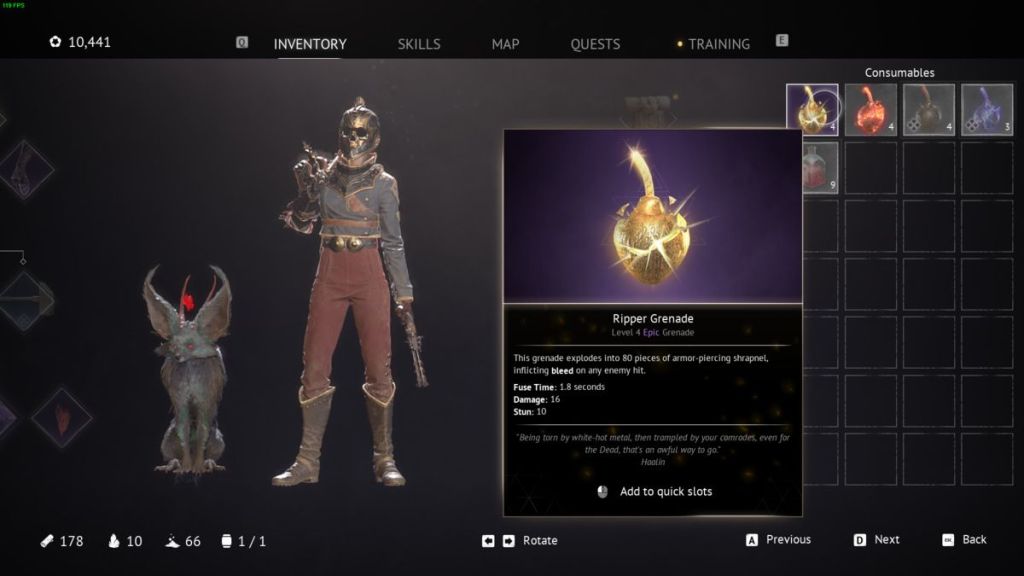
Task: Click Back to leave the item view
Action: click(973, 540)
